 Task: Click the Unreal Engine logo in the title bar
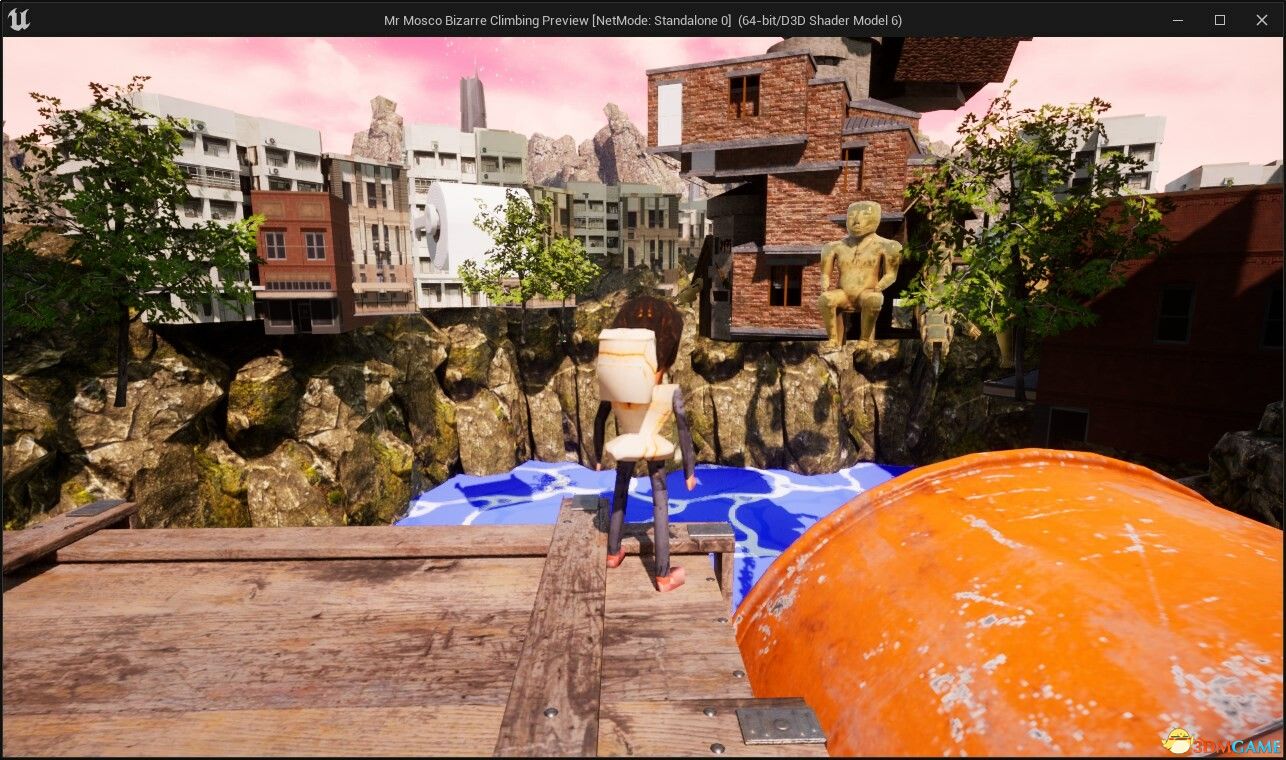(x=19, y=19)
